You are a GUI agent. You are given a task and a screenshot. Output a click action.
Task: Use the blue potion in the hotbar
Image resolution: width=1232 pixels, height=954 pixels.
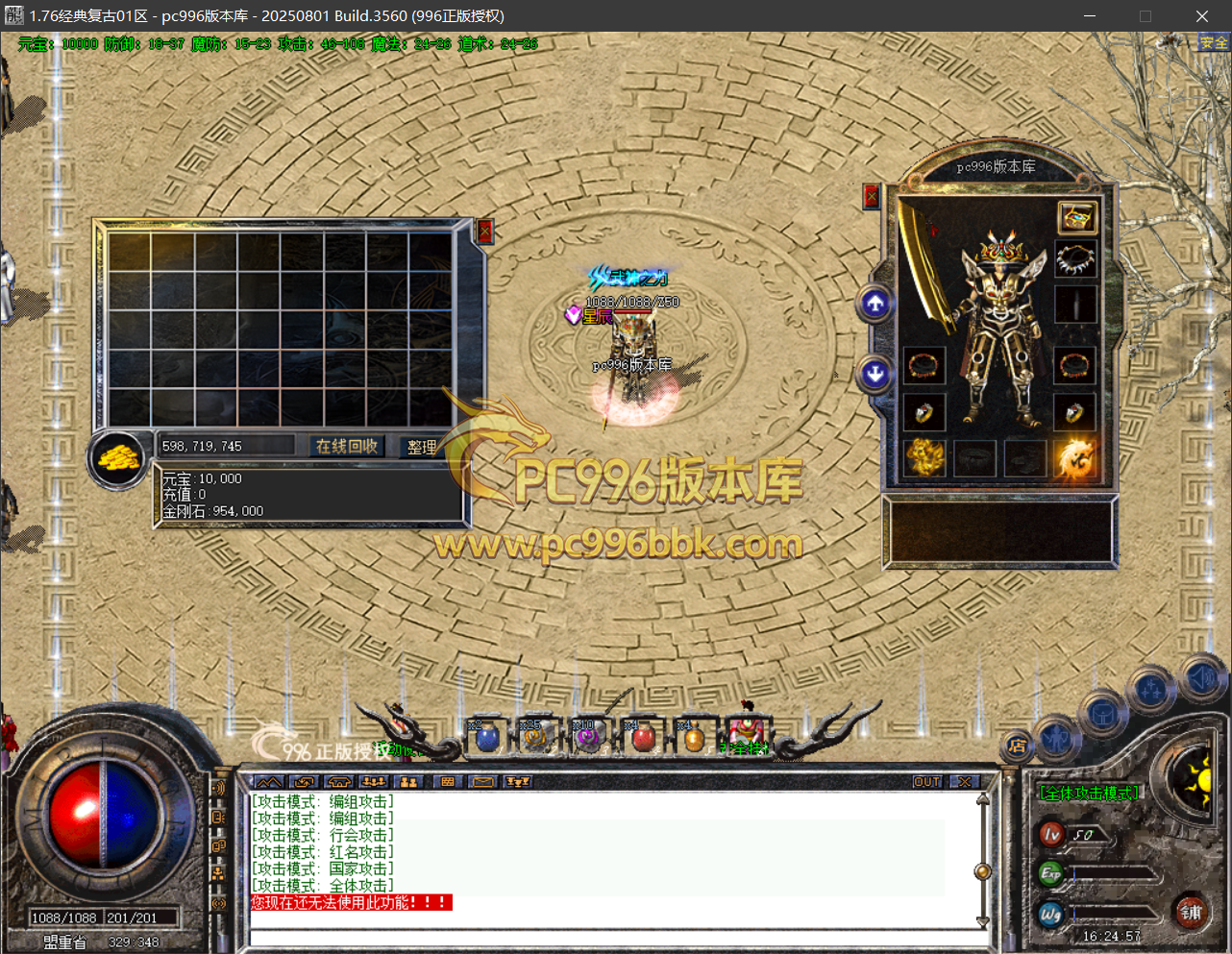[x=488, y=739]
